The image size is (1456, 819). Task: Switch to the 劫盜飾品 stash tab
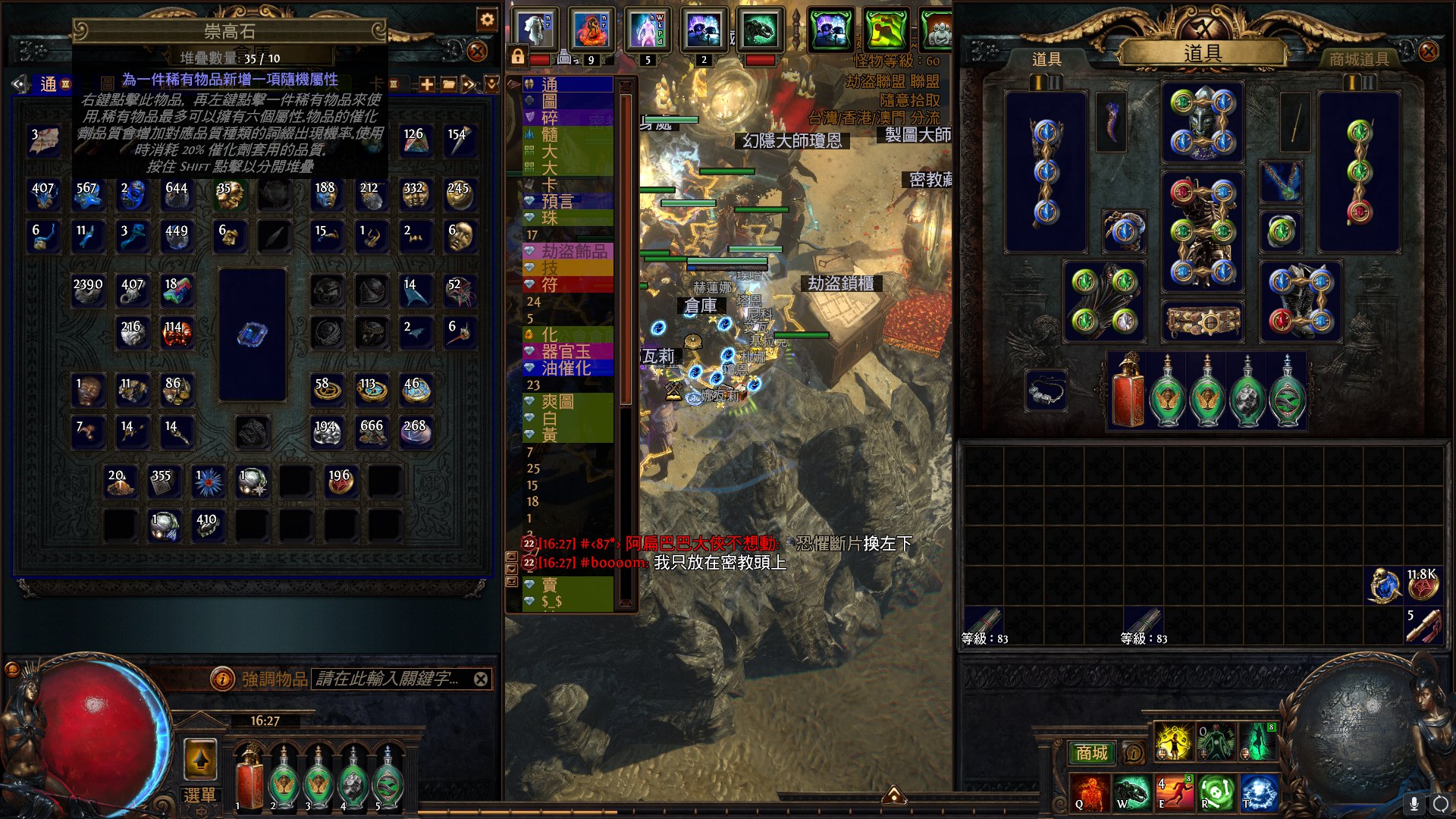[x=573, y=251]
